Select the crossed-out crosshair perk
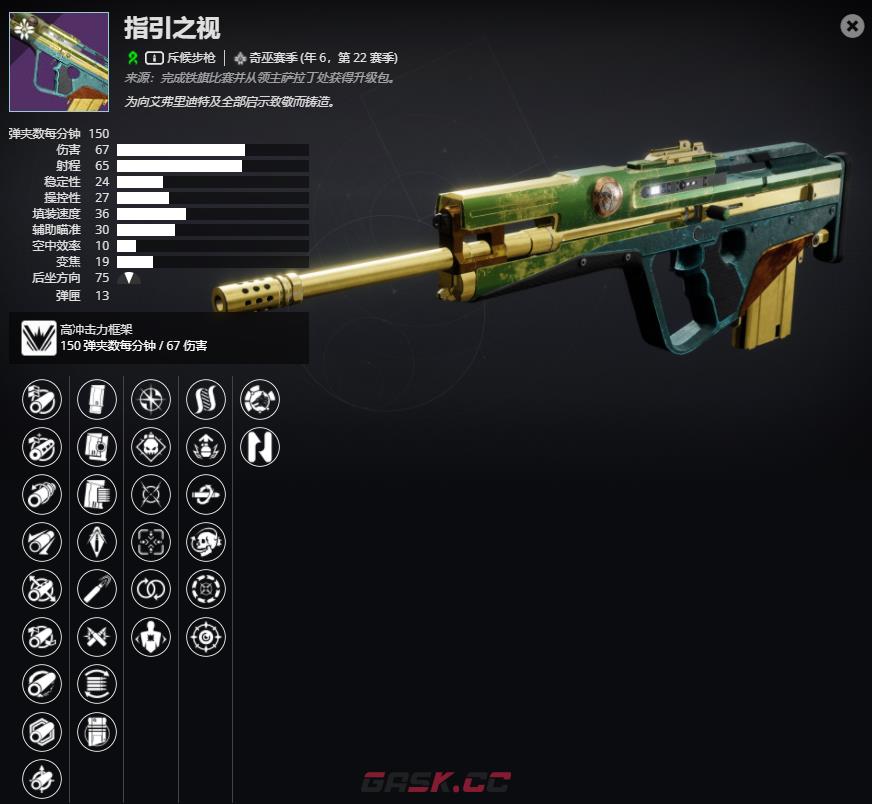The width and height of the screenshot is (872, 804). pos(151,494)
